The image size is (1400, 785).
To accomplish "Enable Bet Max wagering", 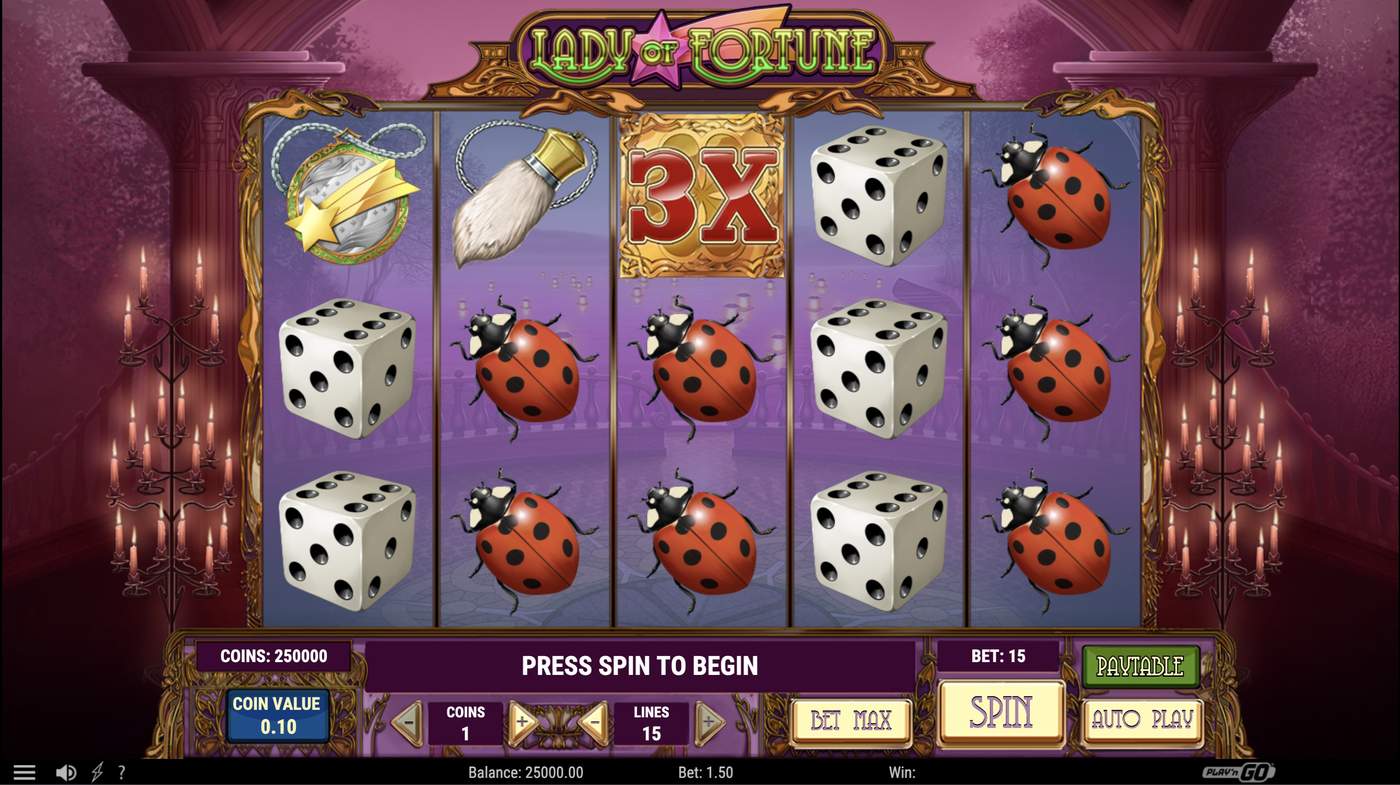I will [851, 718].
